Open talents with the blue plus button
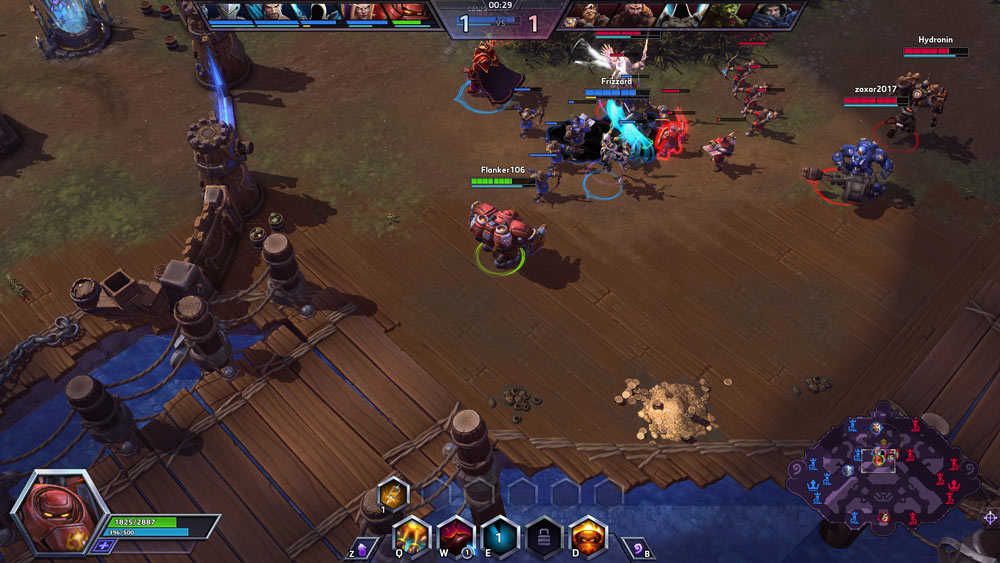The height and width of the screenshot is (563, 1000). click(100, 546)
